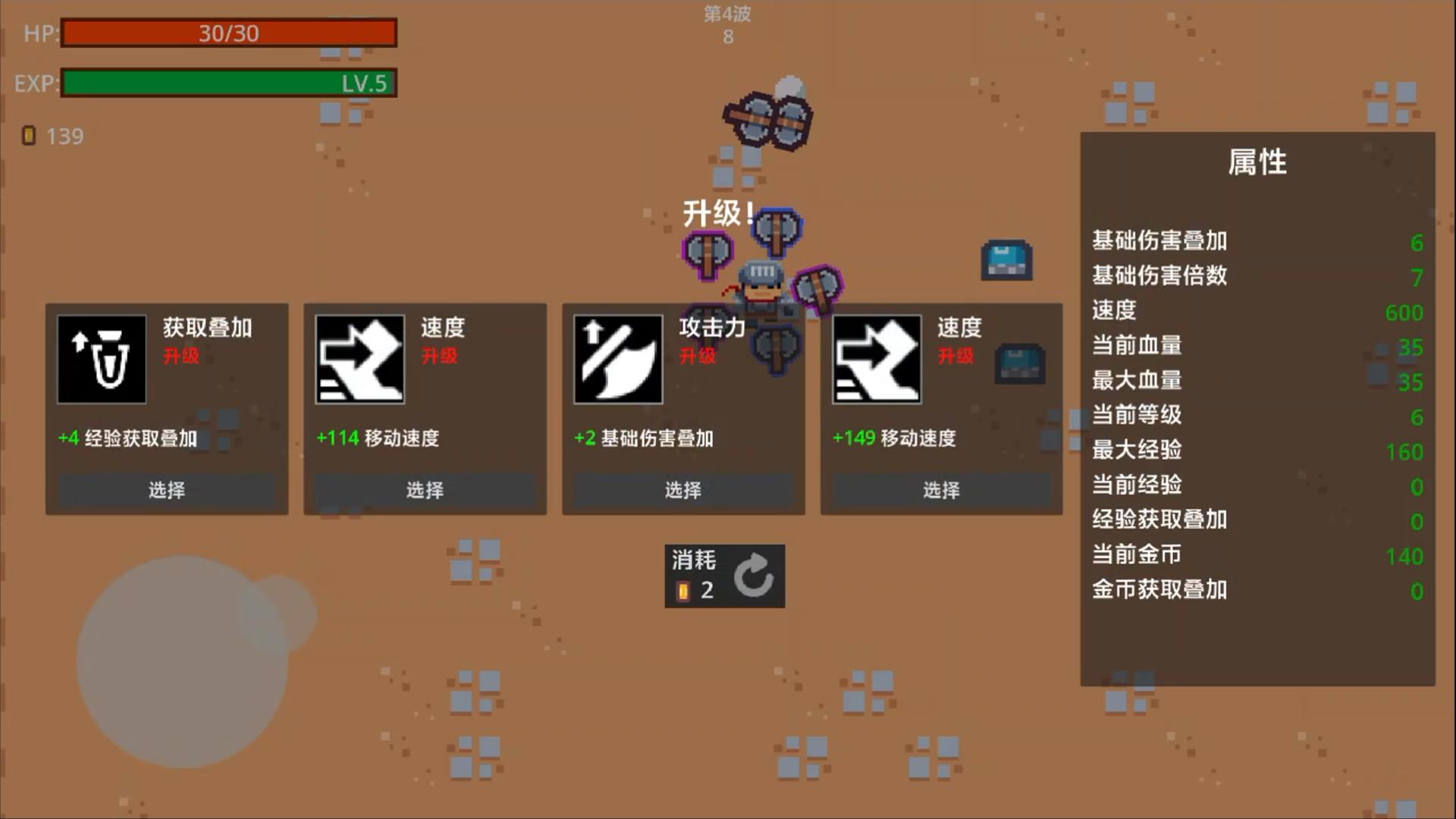Image resolution: width=1456 pixels, height=819 pixels.
Task: Click the gold coin icon near 139
Action: tap(30, 135)
